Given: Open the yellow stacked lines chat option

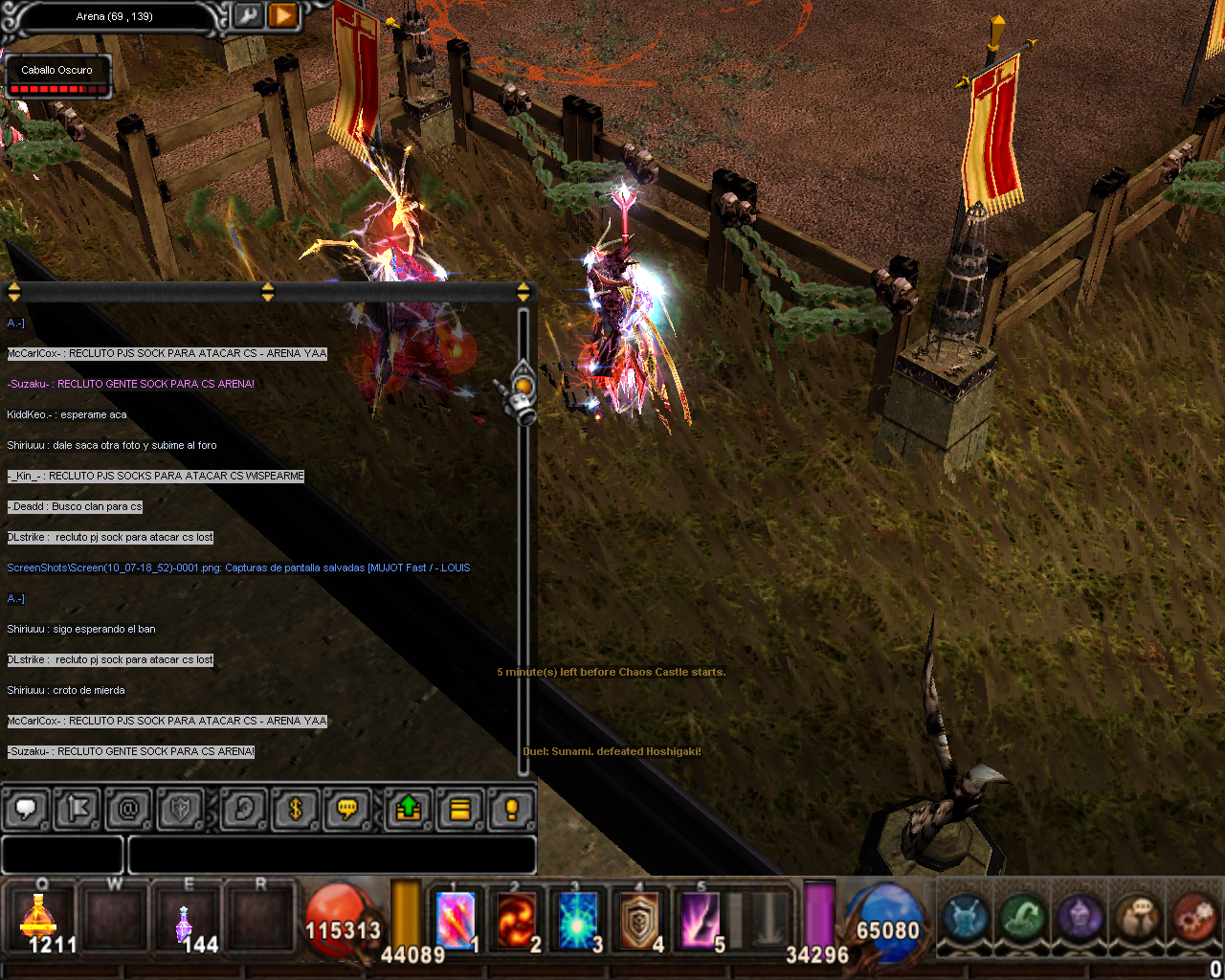Looking at the screenshot, I should (x=460, y=810).
